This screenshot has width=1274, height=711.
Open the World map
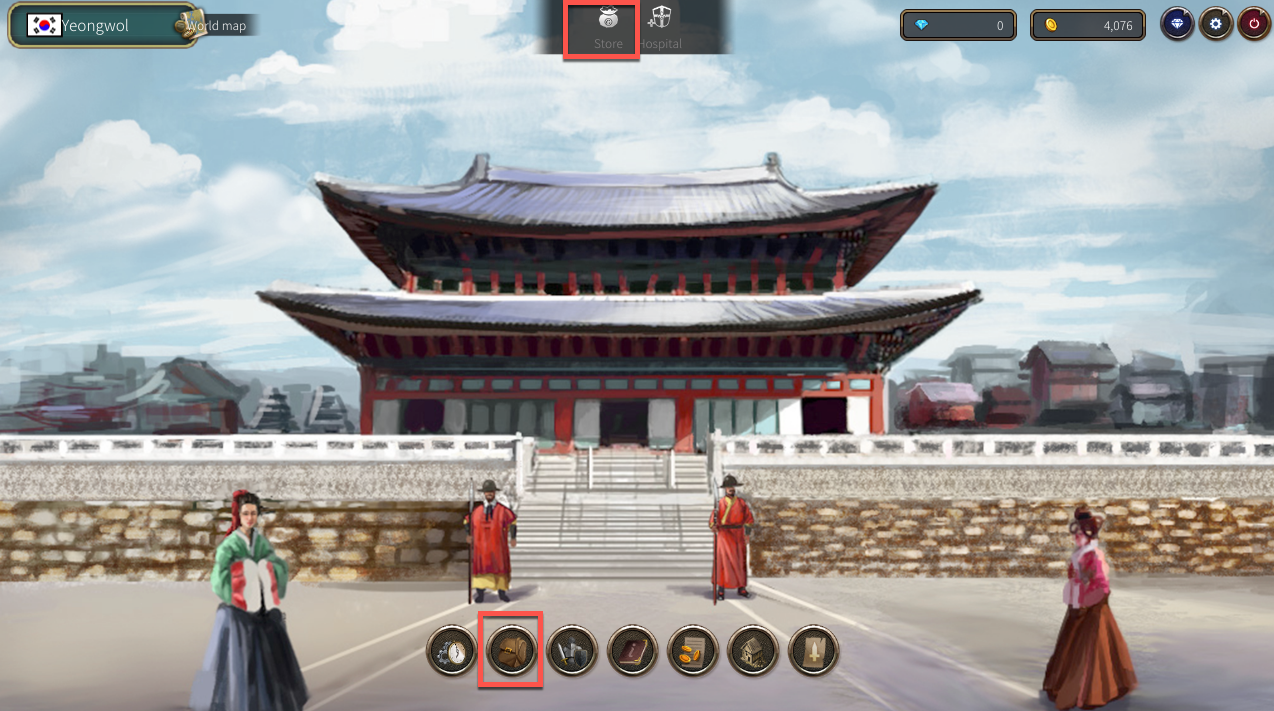tap(216, 25)
